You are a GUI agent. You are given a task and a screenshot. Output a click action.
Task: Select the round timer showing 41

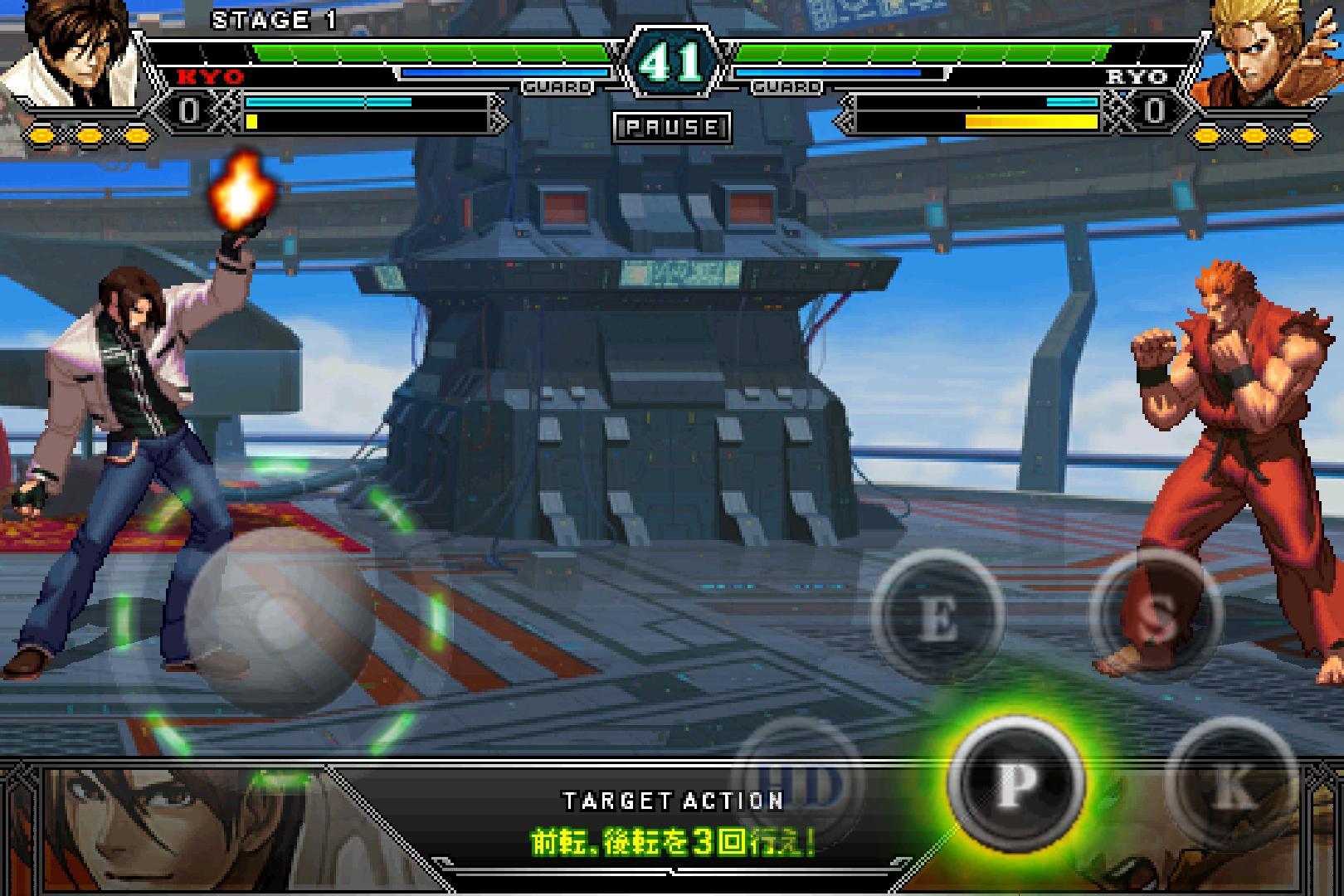[670, 60]
